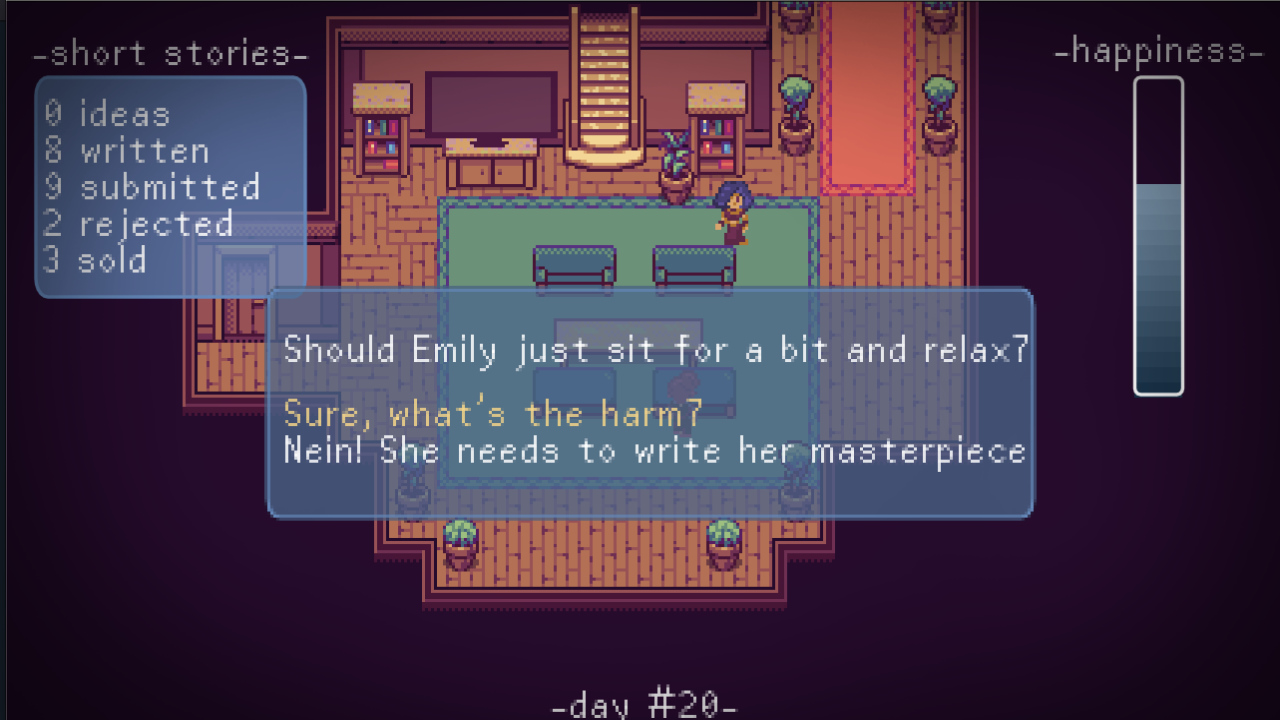Choose "Nein! She needs to write her masterpiece"
Viewport: 1280px width, 720px height.
(654, 451)
